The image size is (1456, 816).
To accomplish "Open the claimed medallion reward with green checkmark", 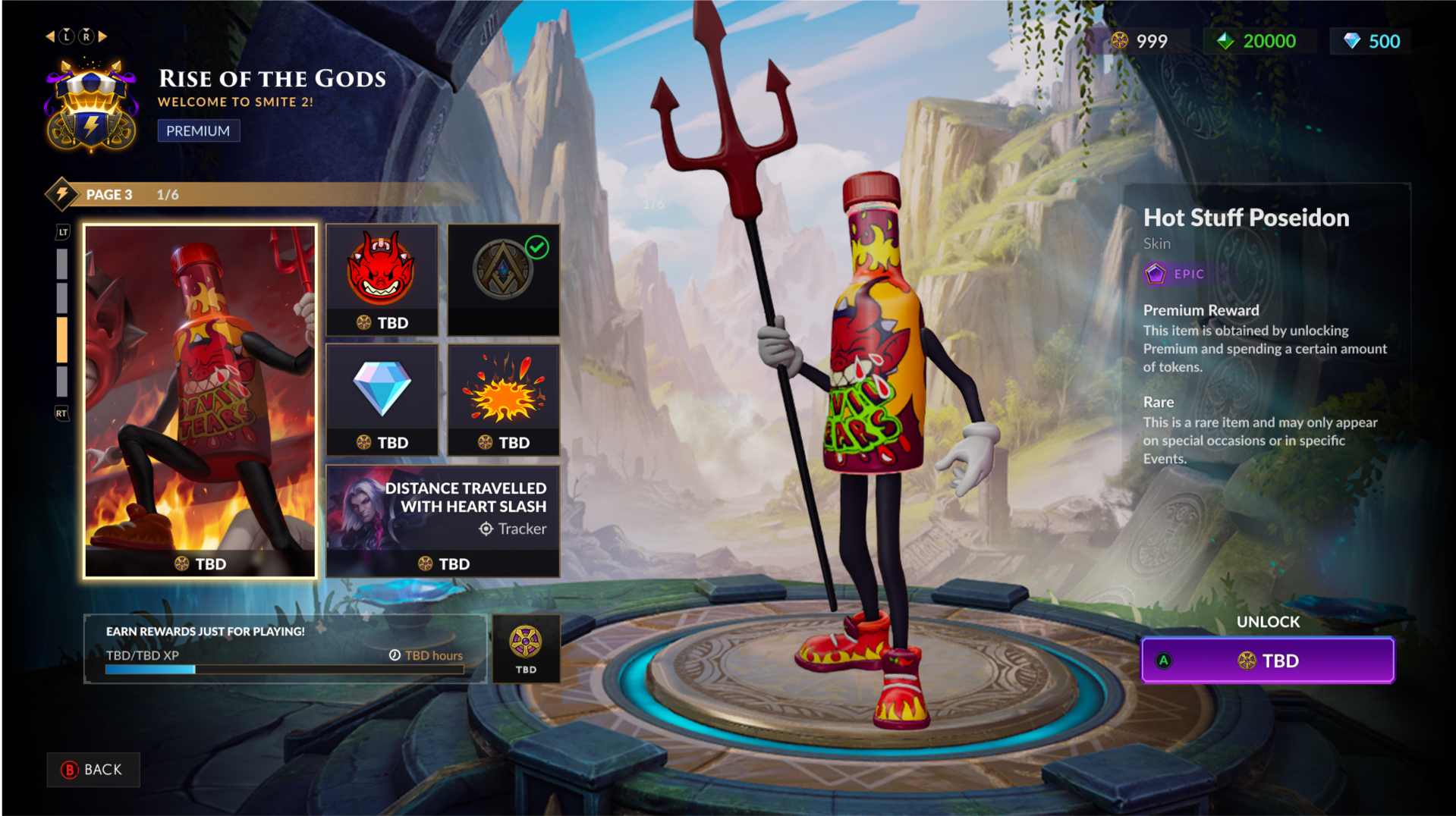I will 503,279.
